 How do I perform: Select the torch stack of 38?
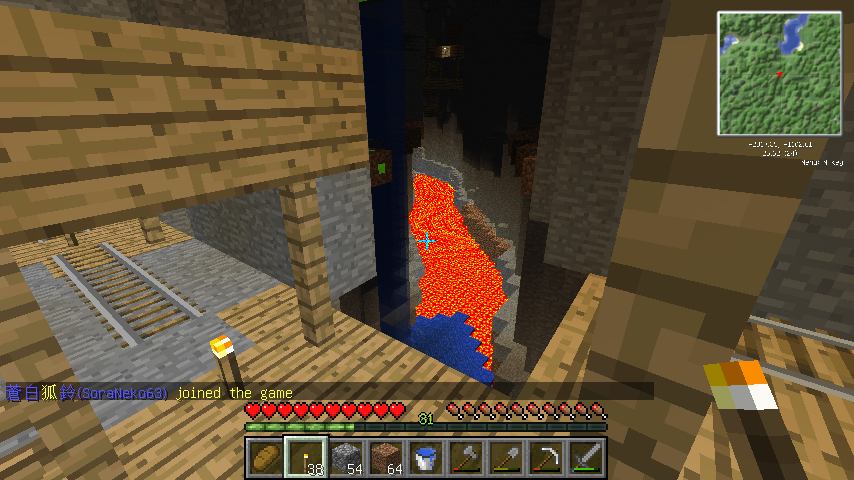tap(305, 458)
